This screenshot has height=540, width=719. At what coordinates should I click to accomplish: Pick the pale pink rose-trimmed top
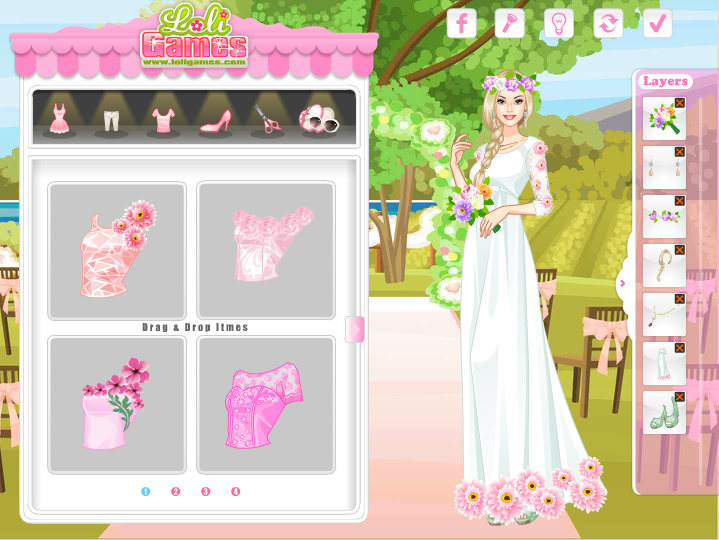(266, 250)
